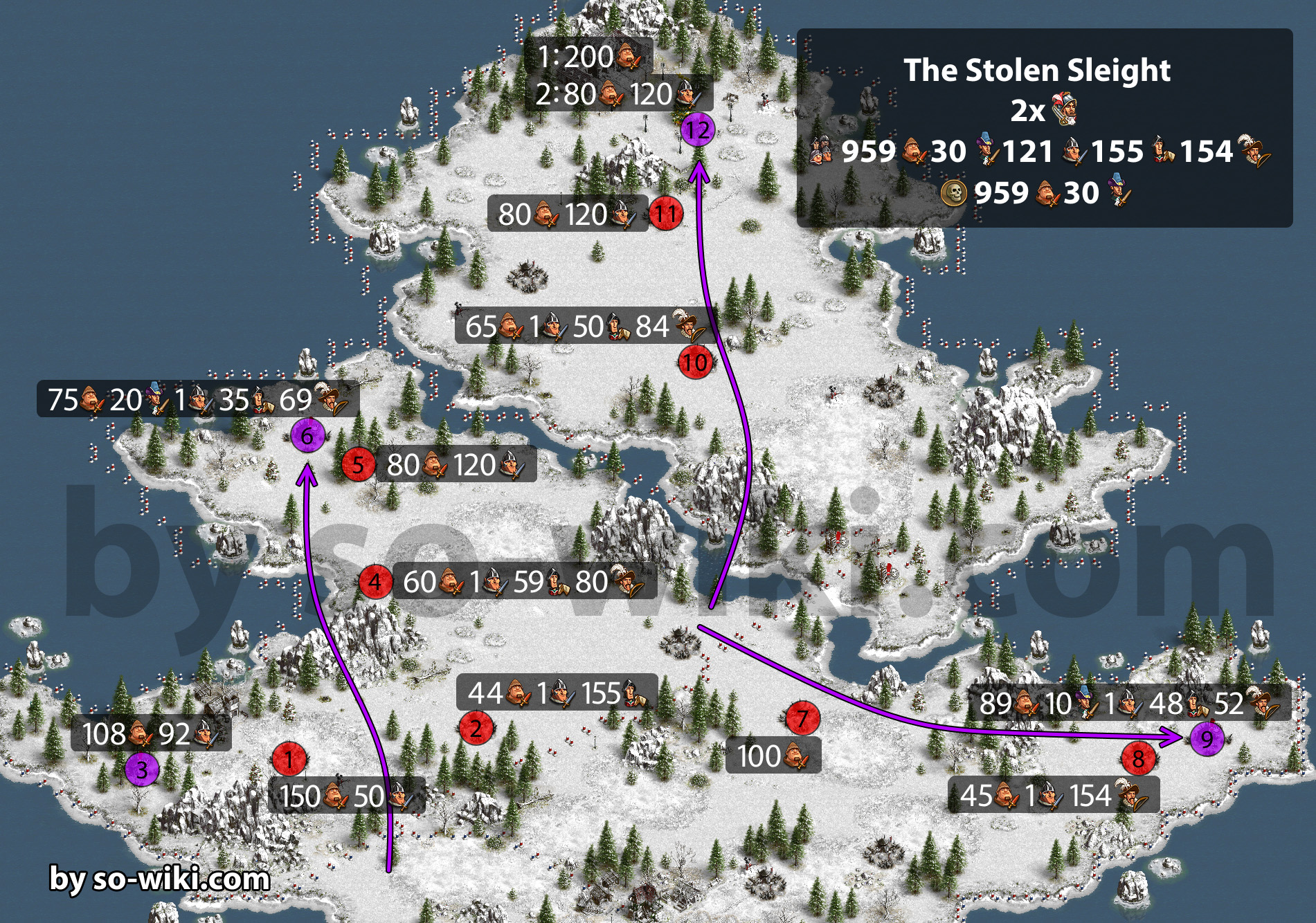Viewport: 1316px width, 923px height.
Task: Select red camp marker 4
Action: pos(375,582)
